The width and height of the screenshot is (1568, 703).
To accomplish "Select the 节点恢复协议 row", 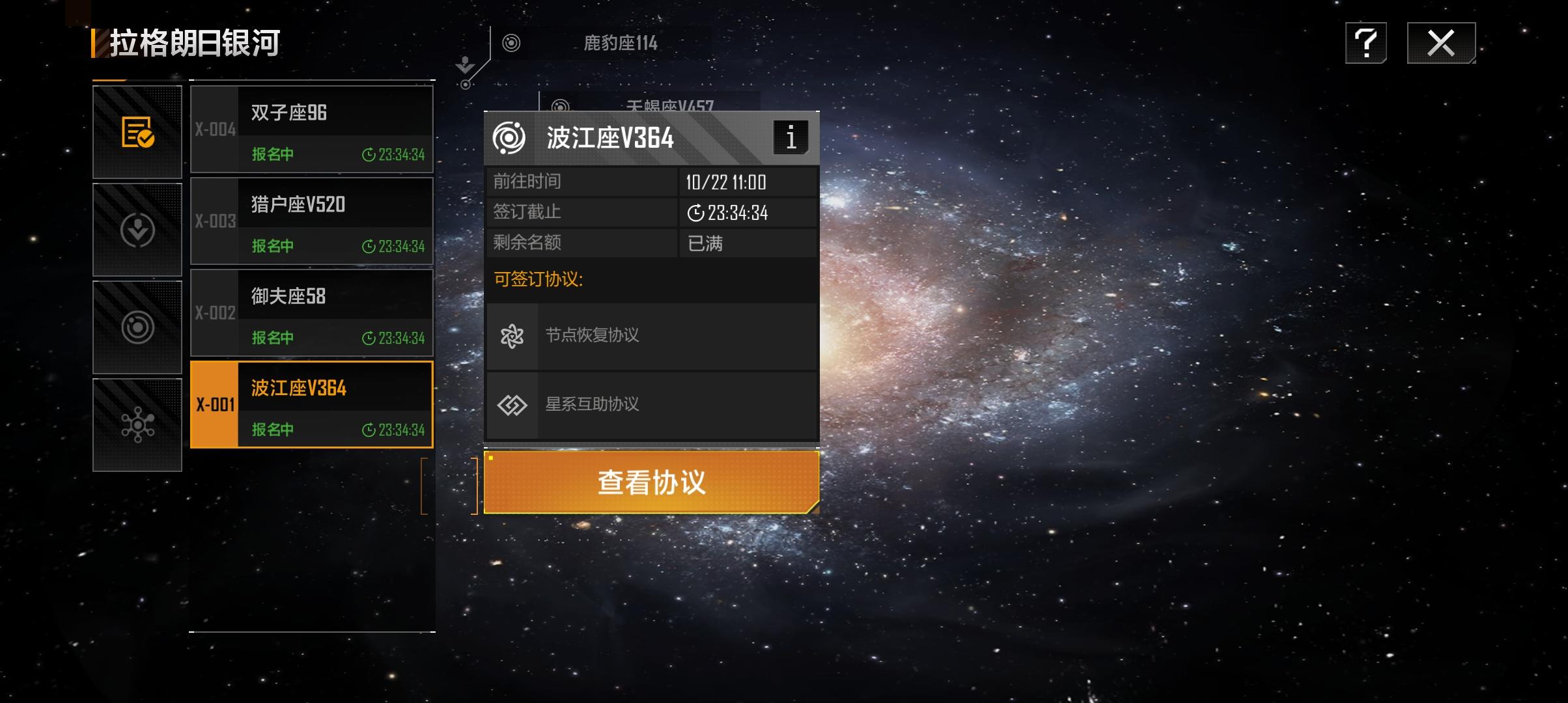I will [651, 336].
